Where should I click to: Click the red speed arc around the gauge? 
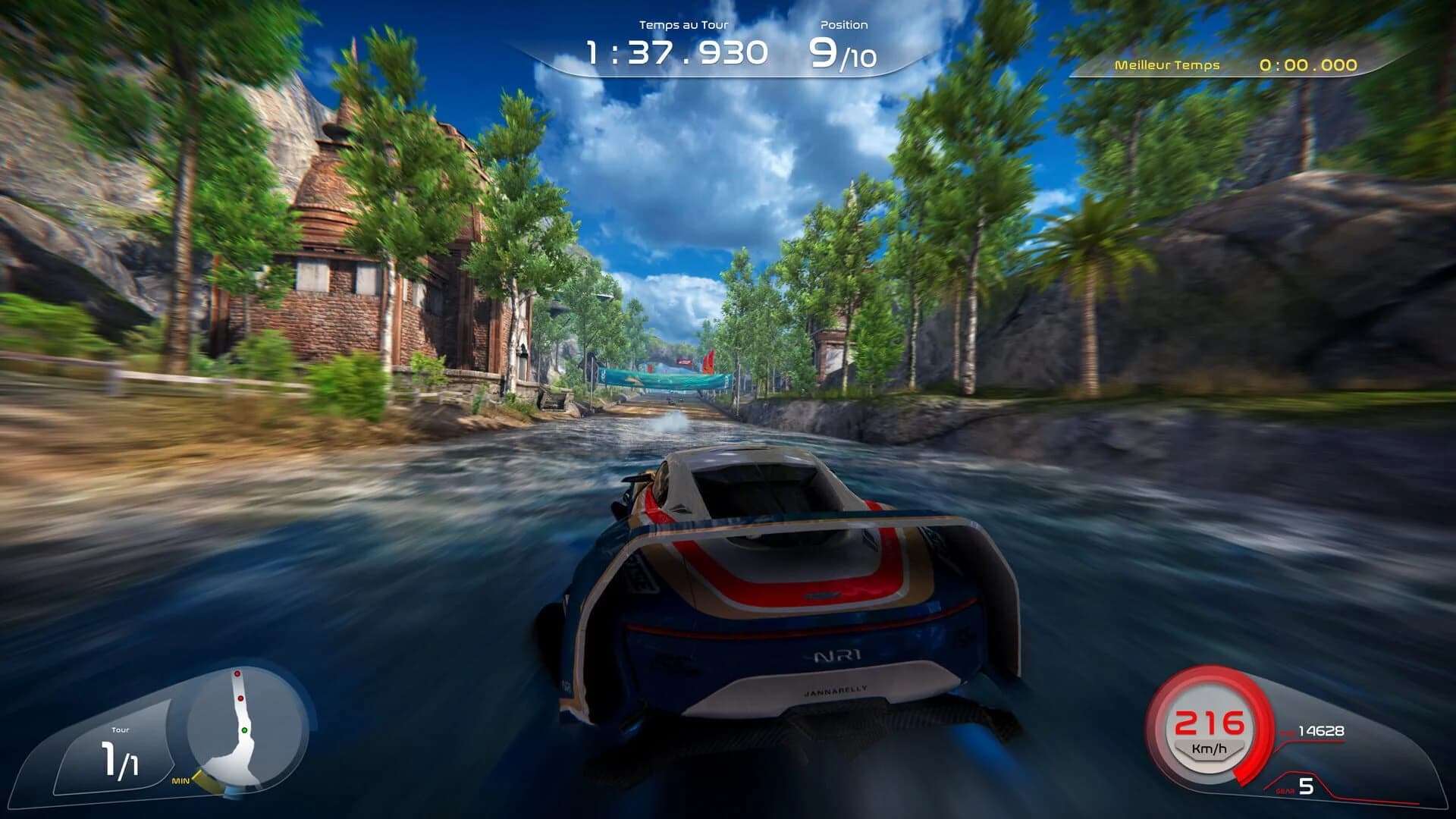(x=1253, y=758)
